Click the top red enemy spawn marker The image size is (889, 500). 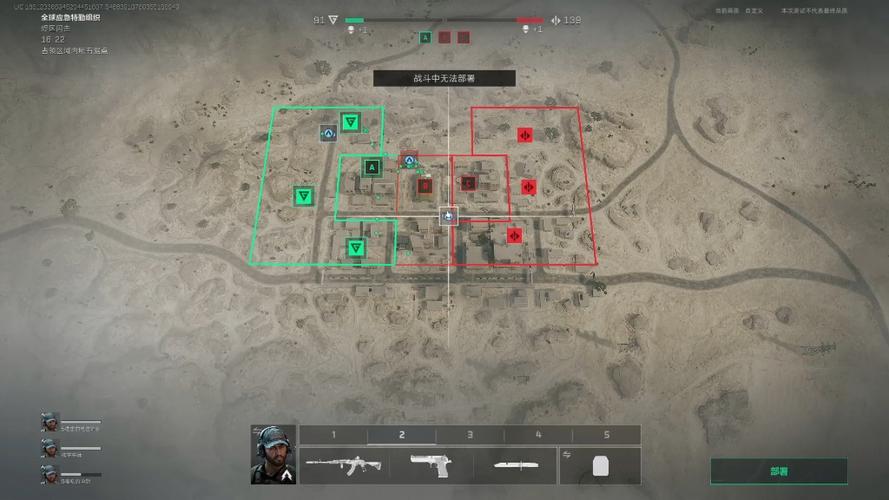point(525,134)
